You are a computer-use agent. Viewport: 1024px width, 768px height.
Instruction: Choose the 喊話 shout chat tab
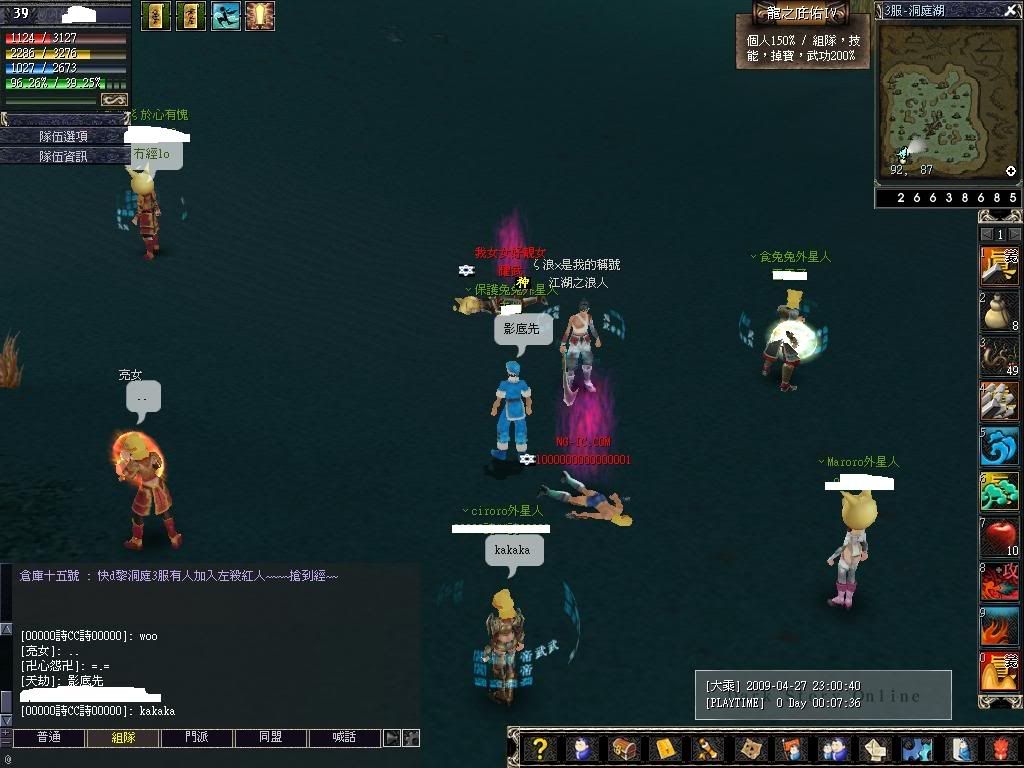[344, 738]
